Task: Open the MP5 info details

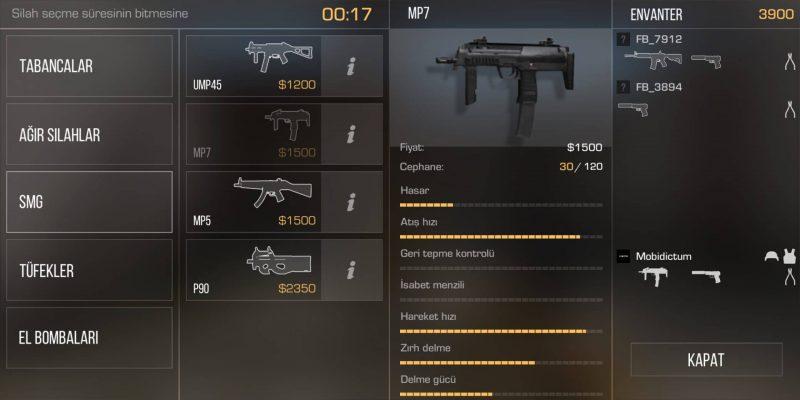Action: pyautogui.click(x=351, y=202)
